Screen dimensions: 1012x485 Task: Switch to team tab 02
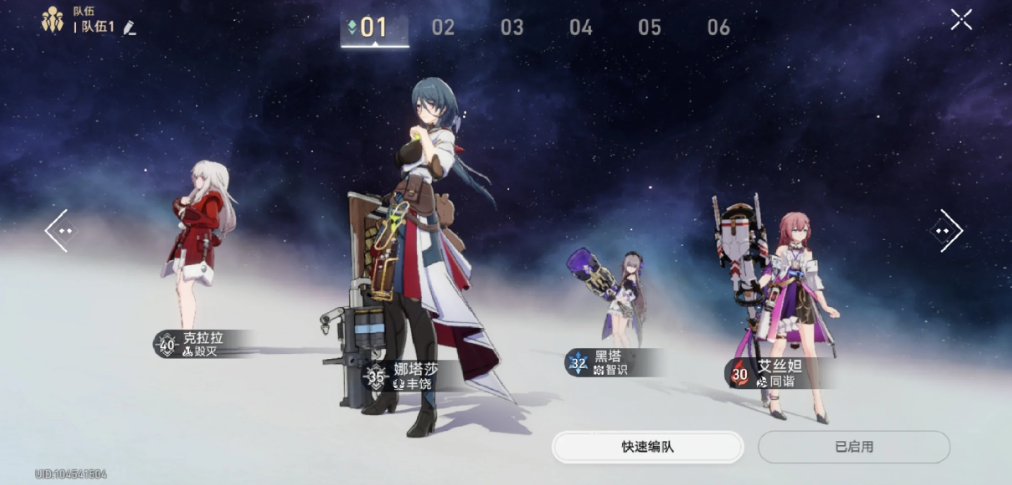[443, 28]
